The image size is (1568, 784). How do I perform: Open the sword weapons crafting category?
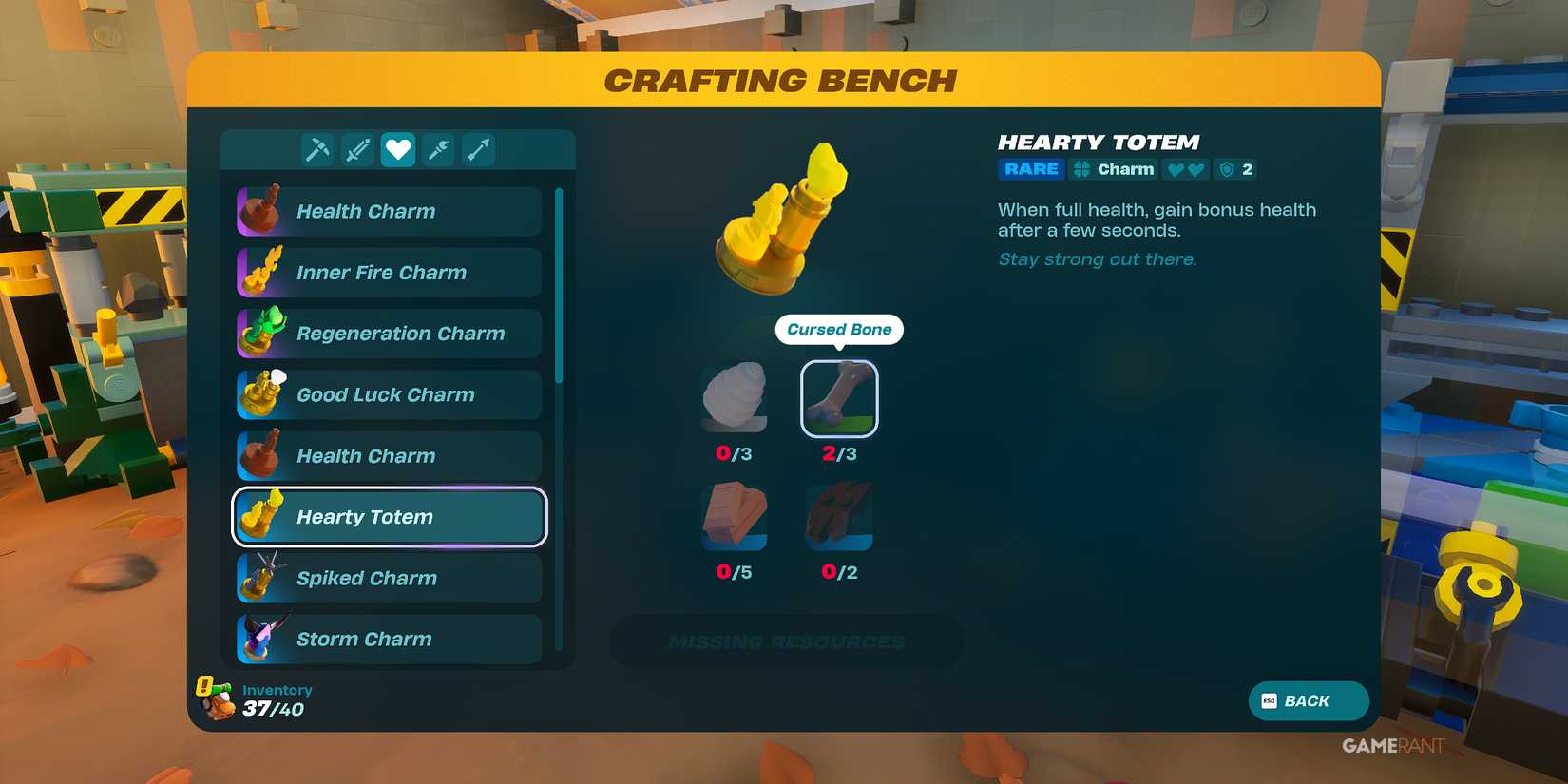point(357,149)
